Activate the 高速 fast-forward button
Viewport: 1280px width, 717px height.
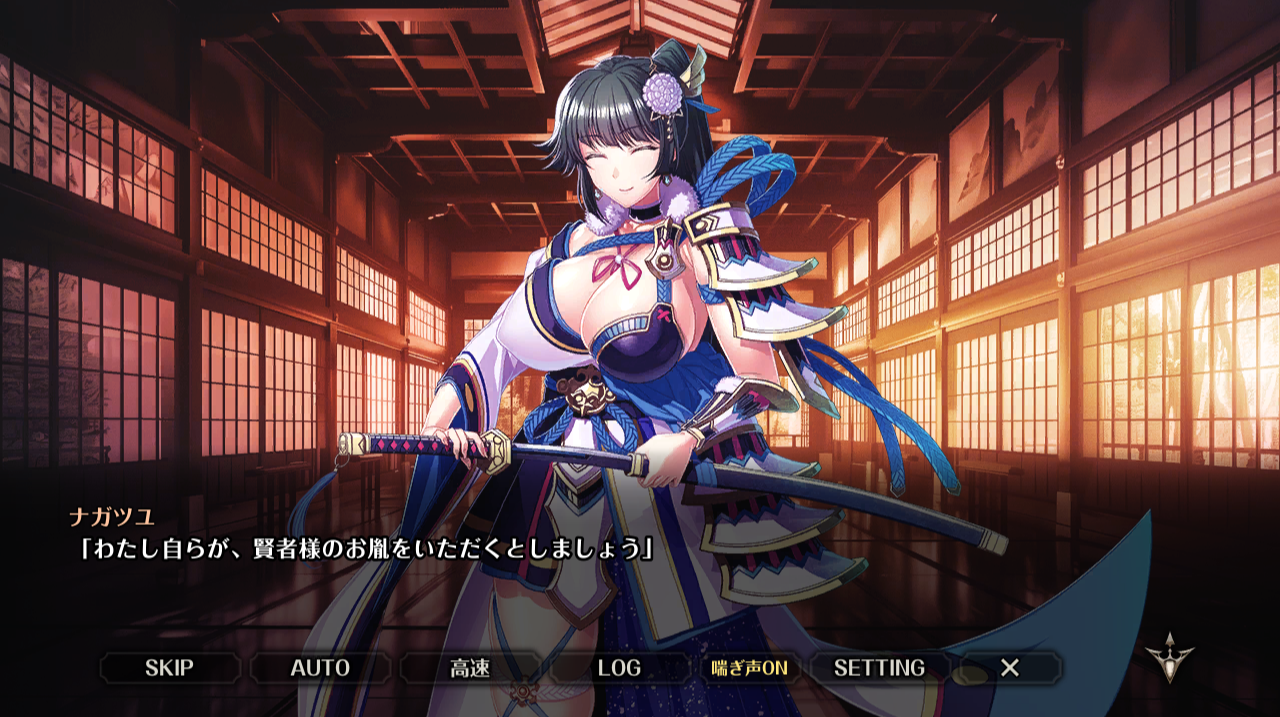470,668
